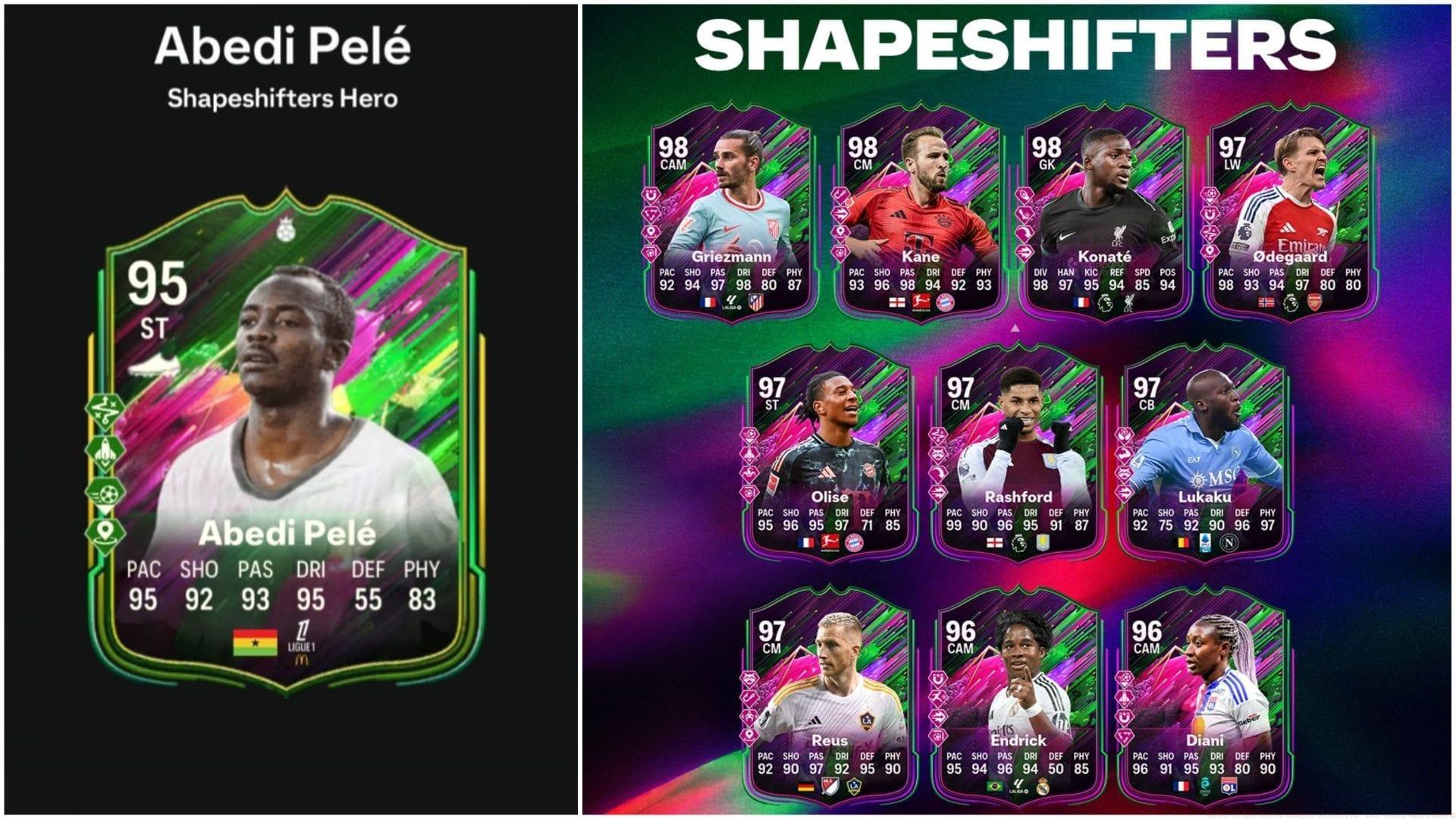1456x819 pixels.
Task: Click the LA Galaxy crest on Reus's card
Action: pos(854,786)
